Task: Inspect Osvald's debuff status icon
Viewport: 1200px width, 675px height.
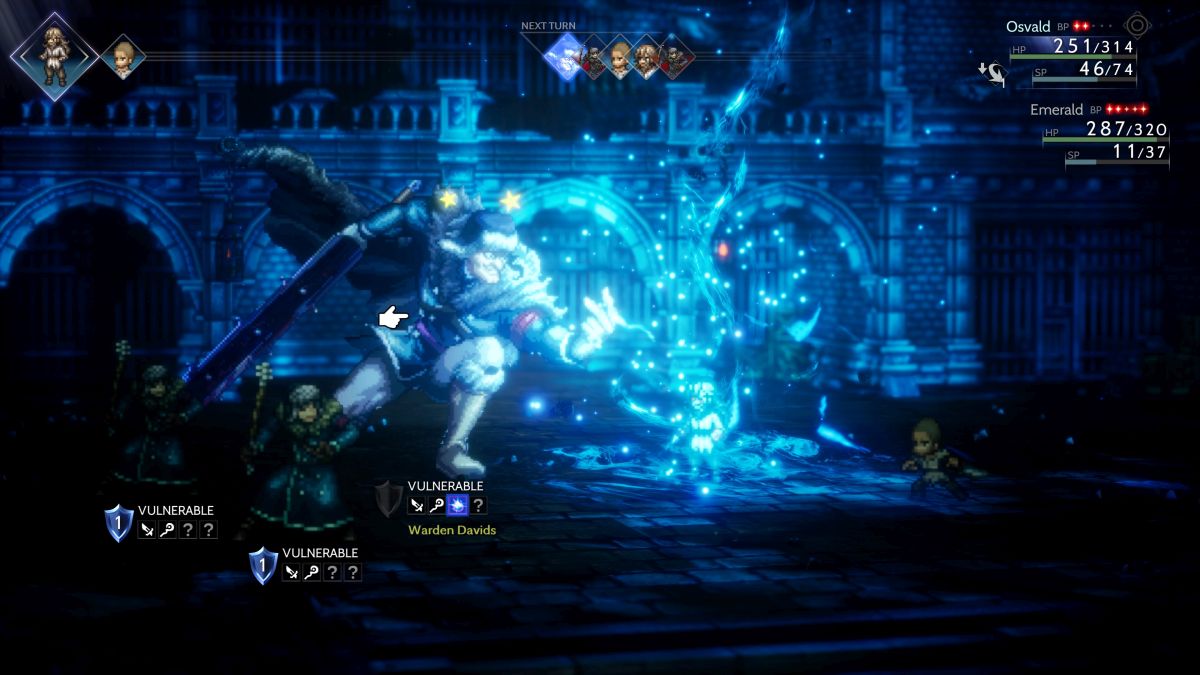Action: [x=991, y=72]
